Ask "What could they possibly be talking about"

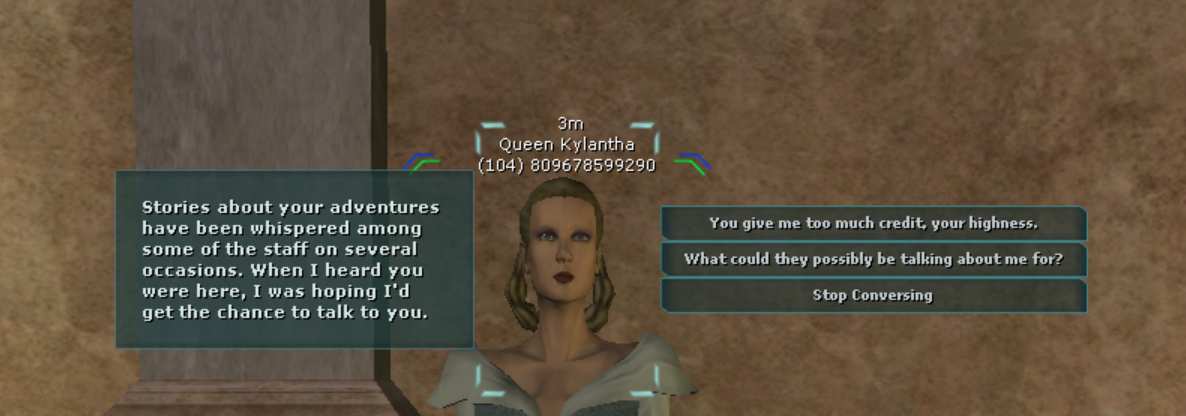[873, 259]
